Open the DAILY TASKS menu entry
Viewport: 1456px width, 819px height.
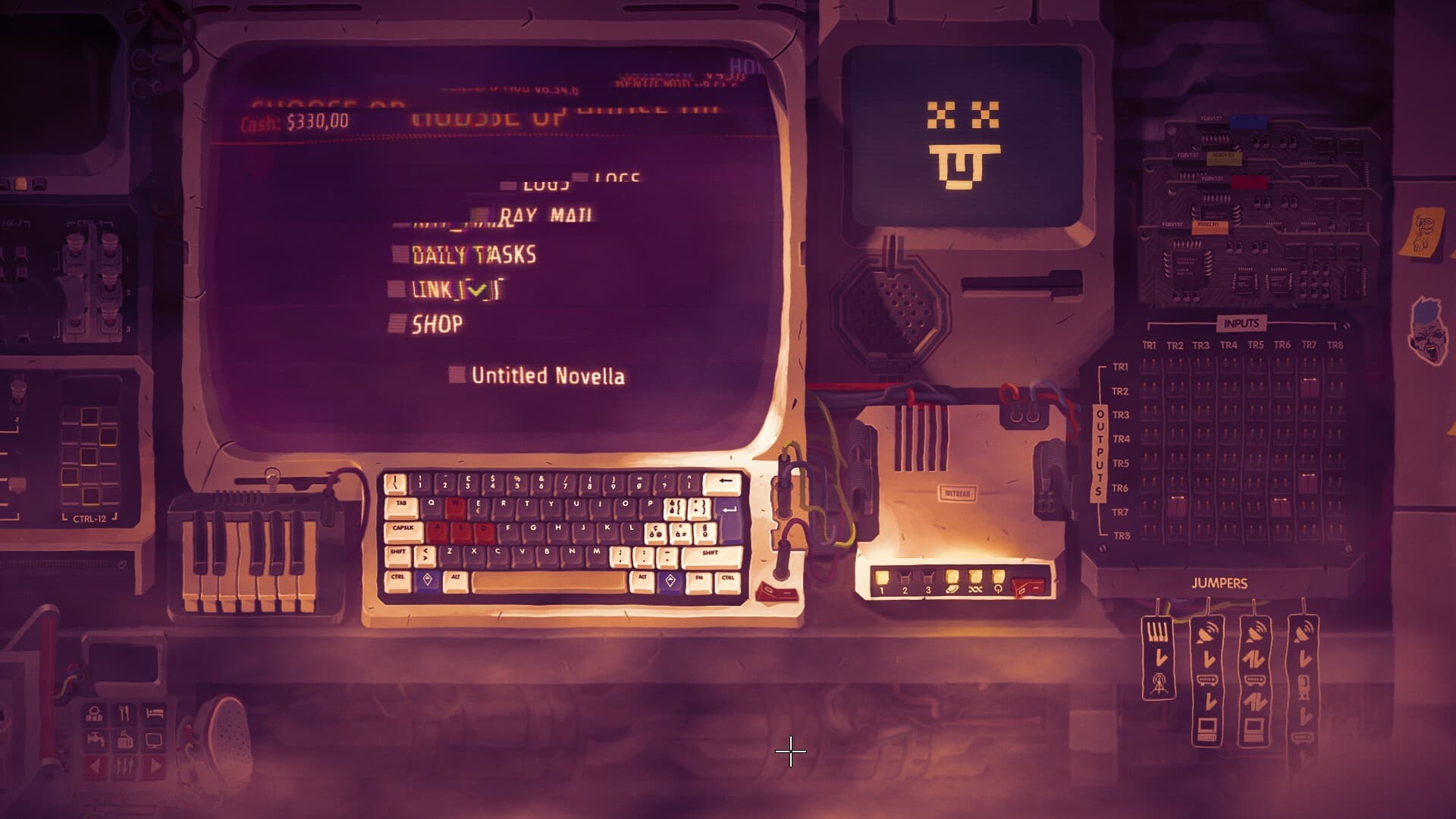472,255
